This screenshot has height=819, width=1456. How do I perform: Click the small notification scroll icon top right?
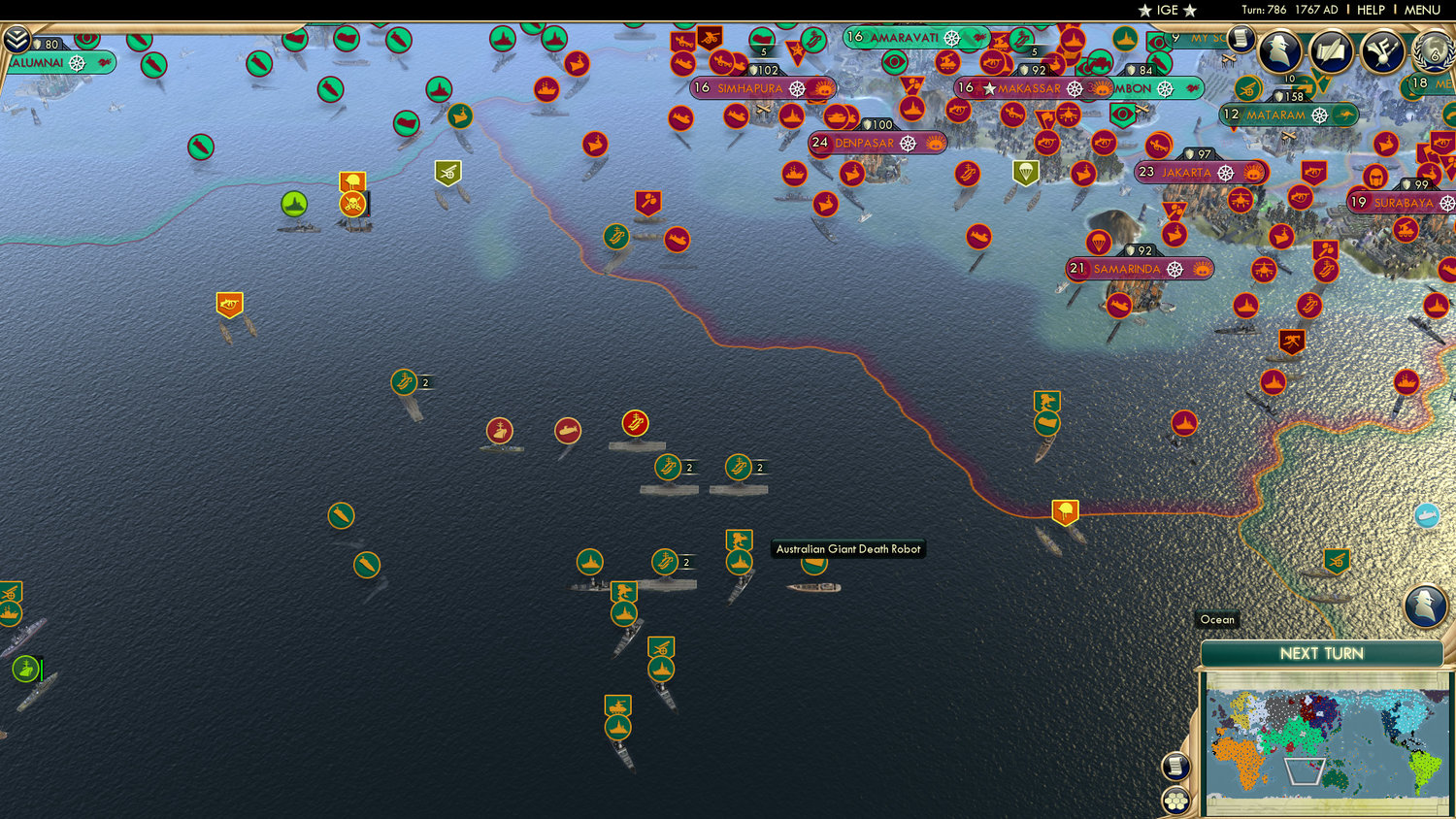(1239, 40)
